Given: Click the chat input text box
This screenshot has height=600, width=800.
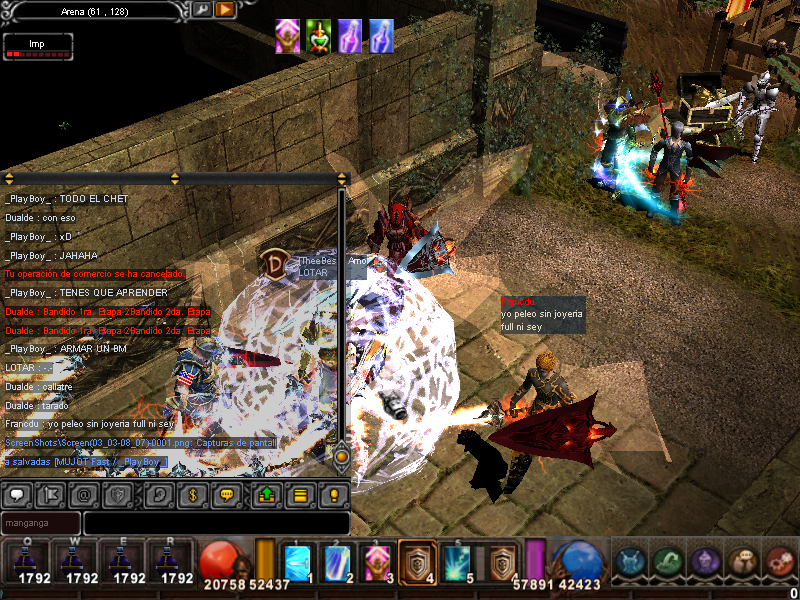Looking at the screenshot, I should click(x=216, y=523).
